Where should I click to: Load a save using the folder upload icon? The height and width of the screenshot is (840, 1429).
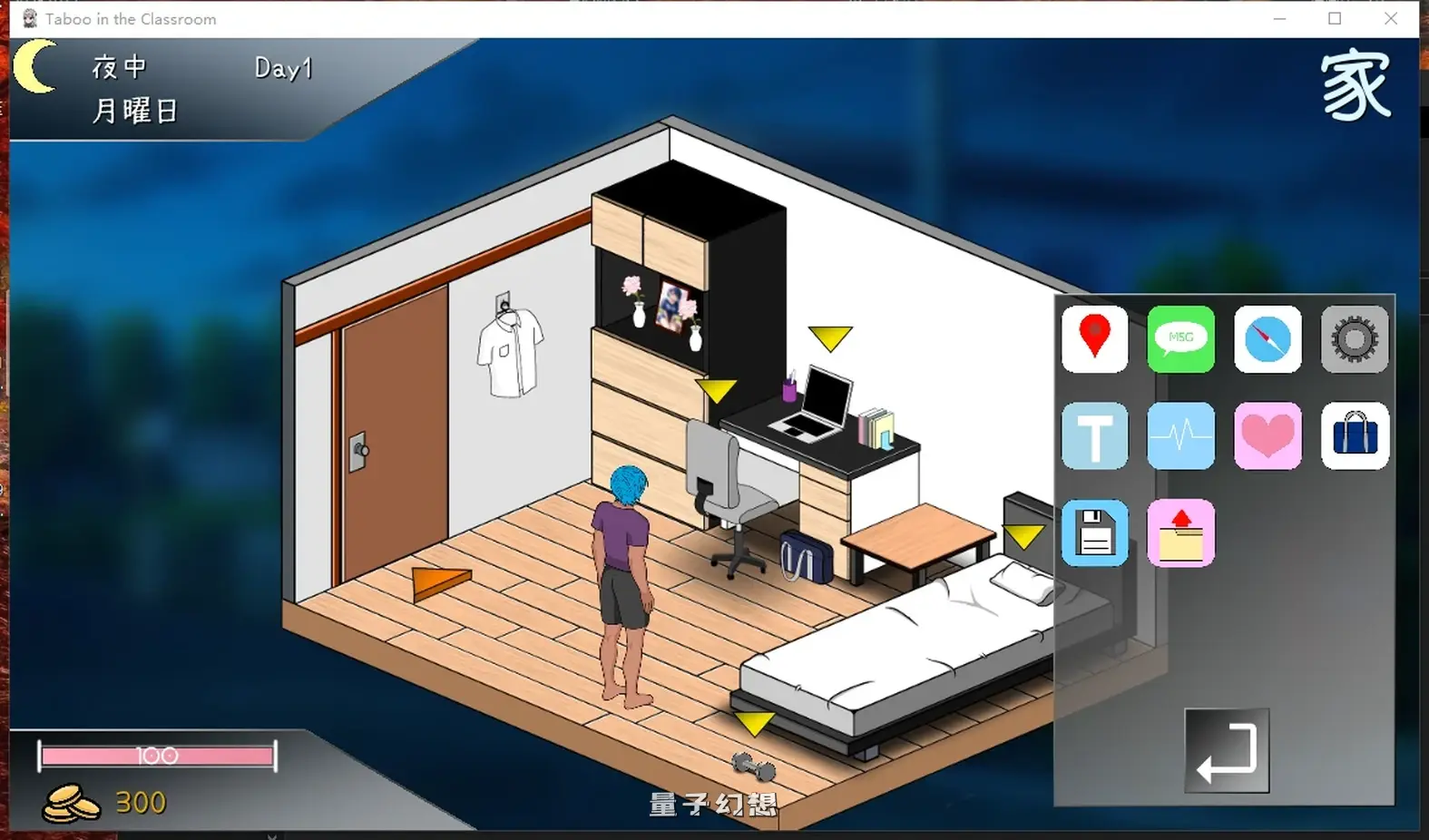[1180, 532]
